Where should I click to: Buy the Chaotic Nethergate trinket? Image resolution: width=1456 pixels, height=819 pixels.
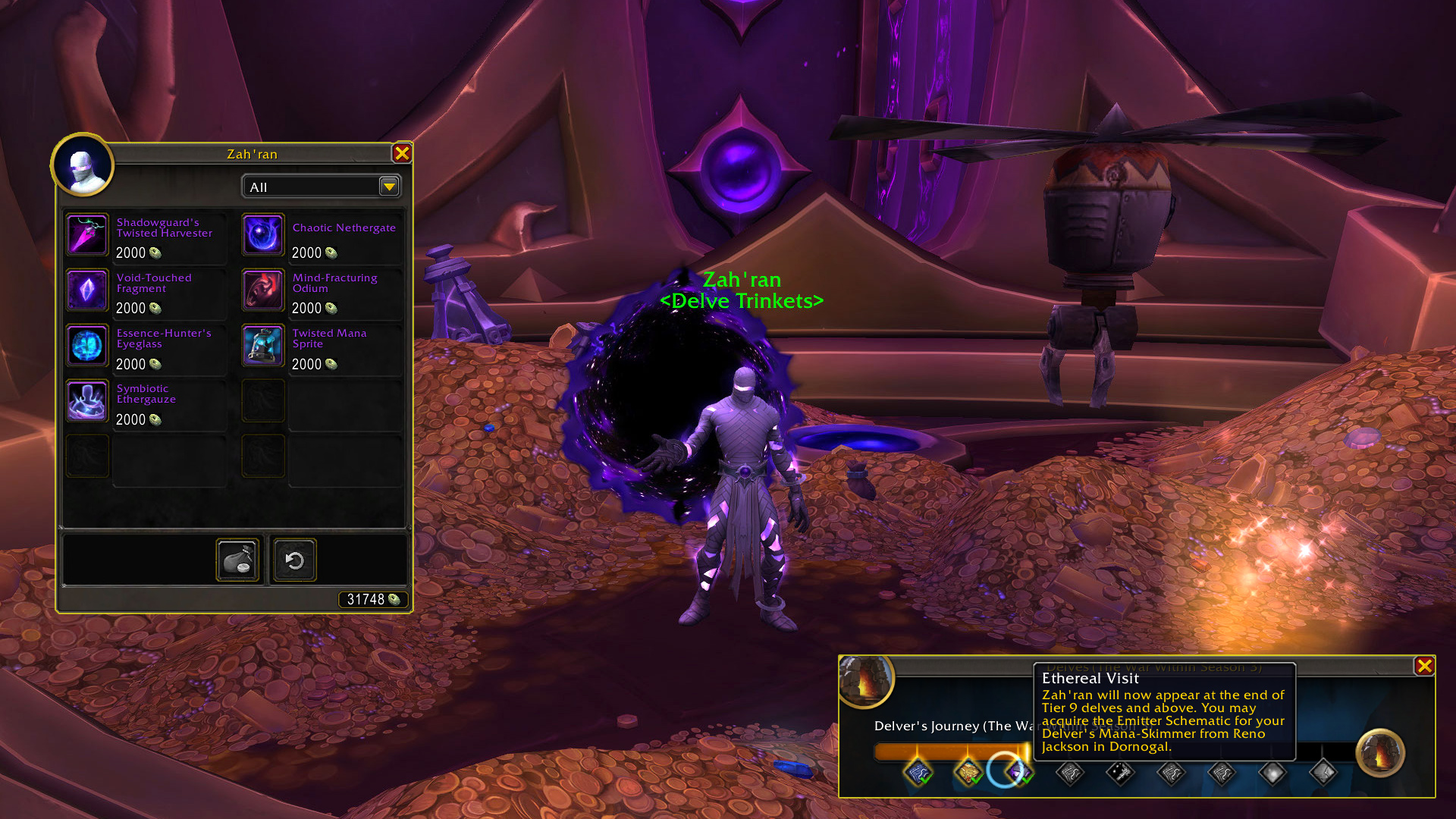click(x=263, y=235)
